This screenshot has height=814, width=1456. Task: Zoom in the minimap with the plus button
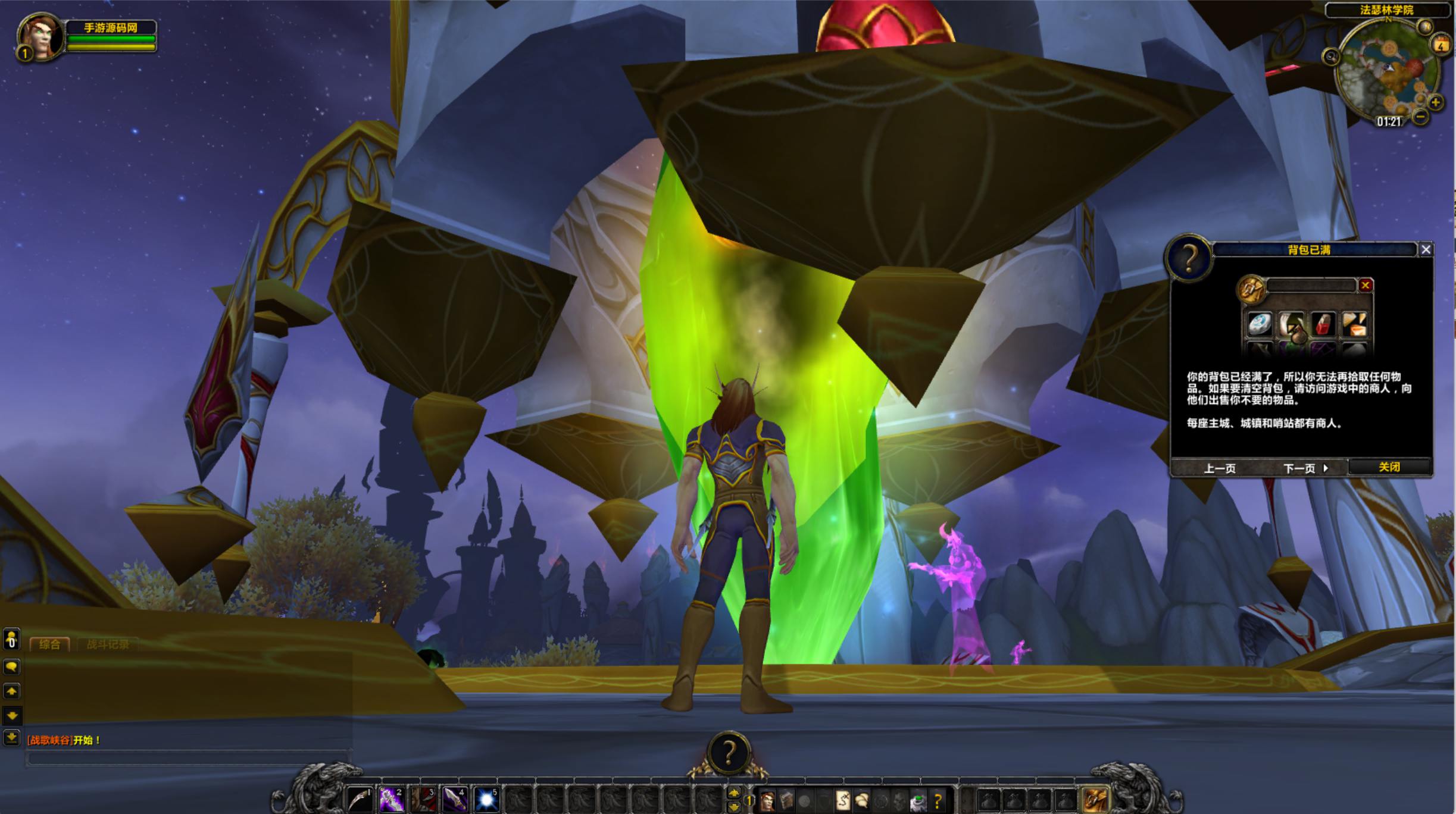1436,103
